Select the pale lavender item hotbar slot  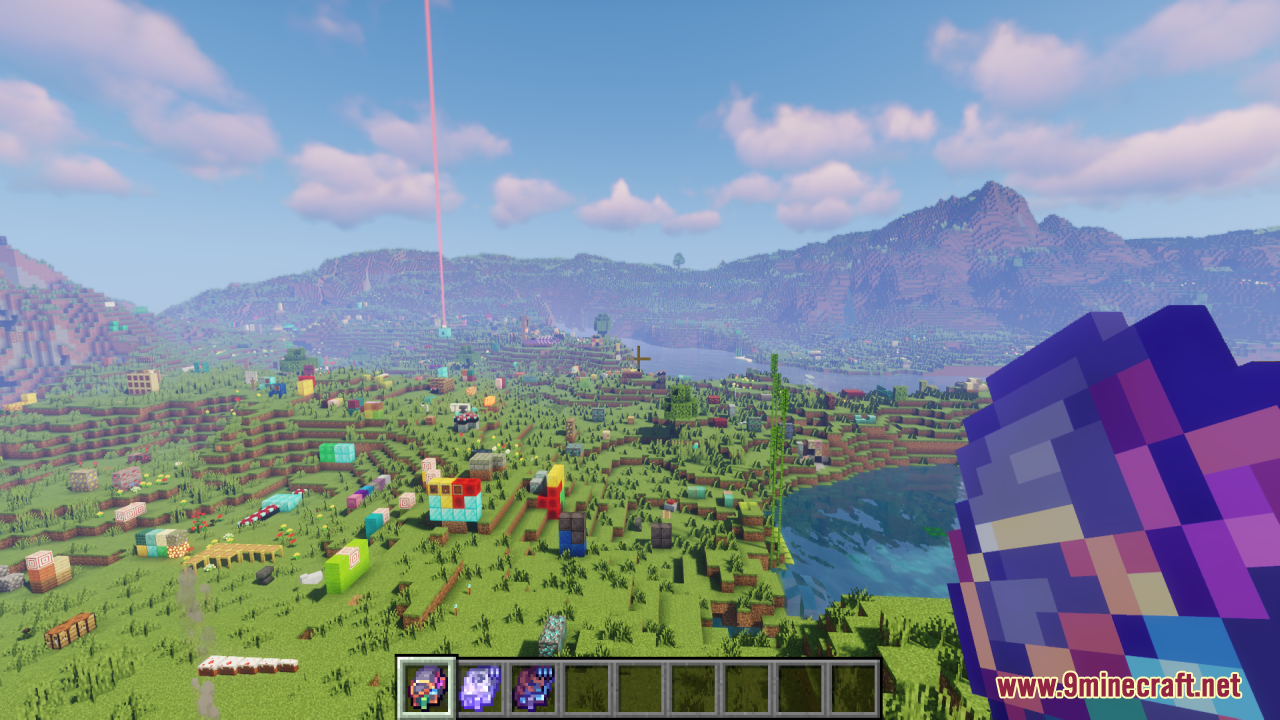pos(480,687)
